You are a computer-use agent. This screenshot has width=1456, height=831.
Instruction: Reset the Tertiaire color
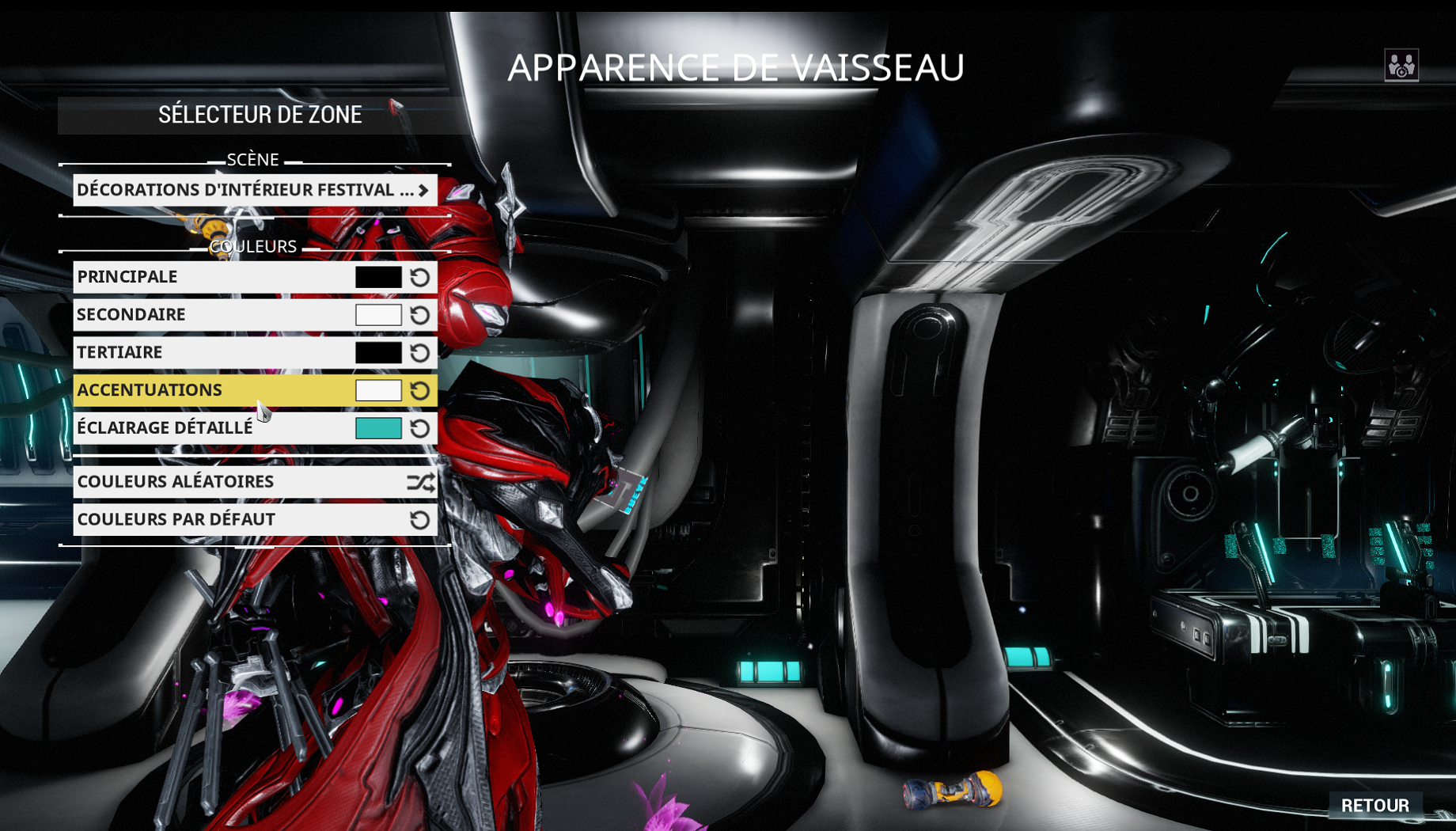[x=422, y=352]
